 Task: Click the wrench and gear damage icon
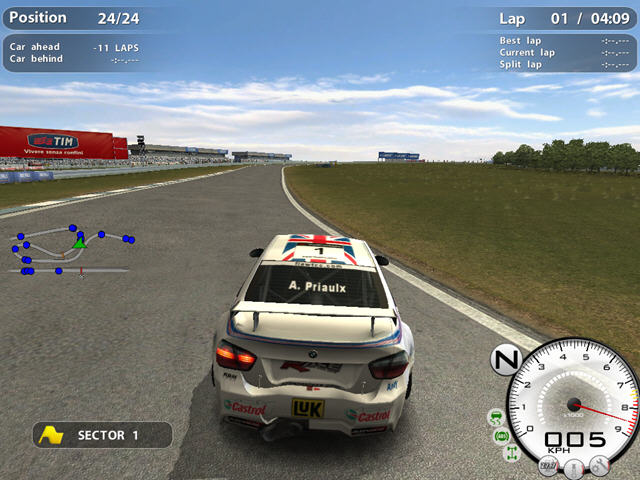(599, 464)
